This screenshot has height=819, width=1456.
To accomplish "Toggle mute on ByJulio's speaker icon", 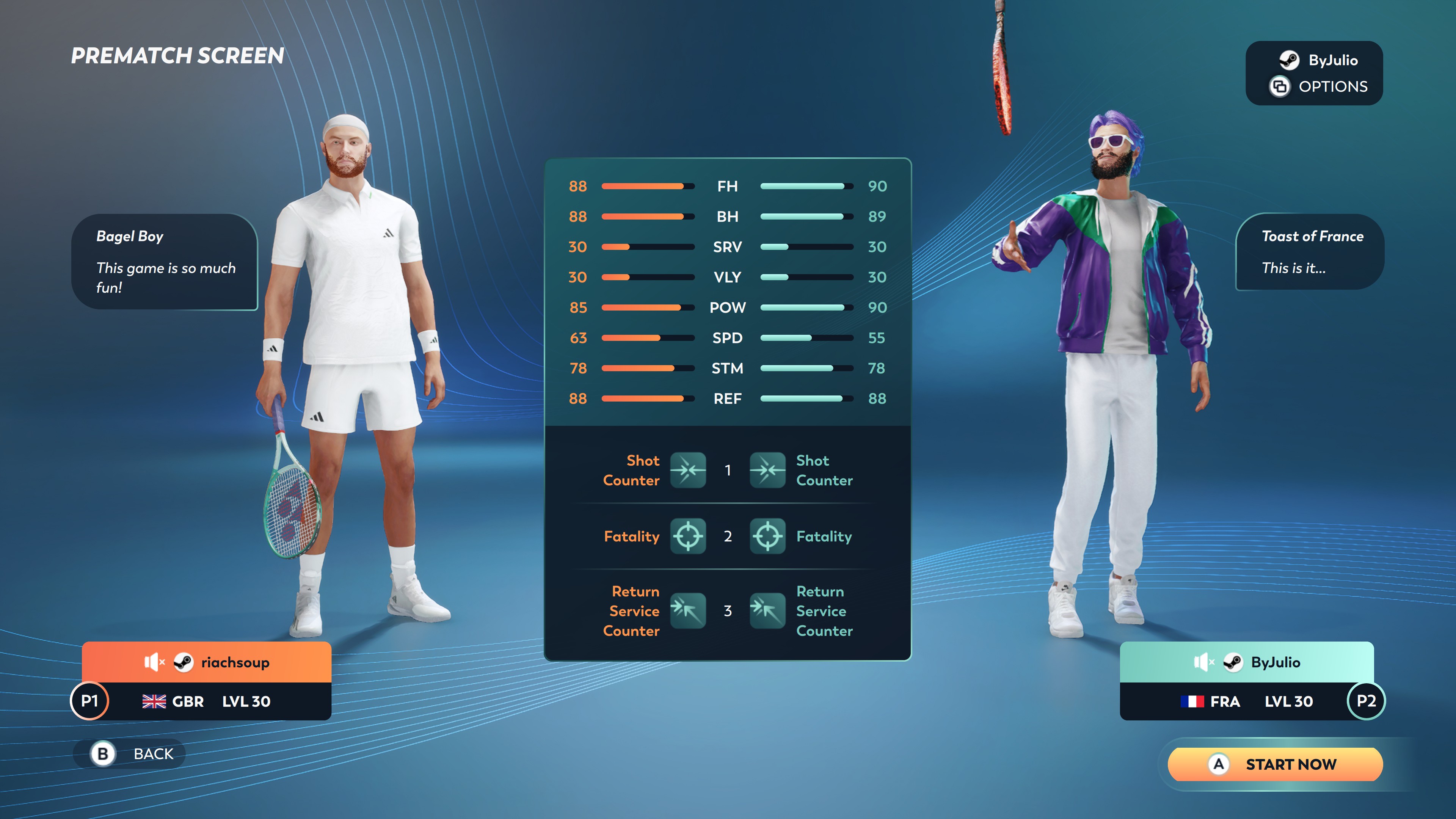I will point(1203,662).
